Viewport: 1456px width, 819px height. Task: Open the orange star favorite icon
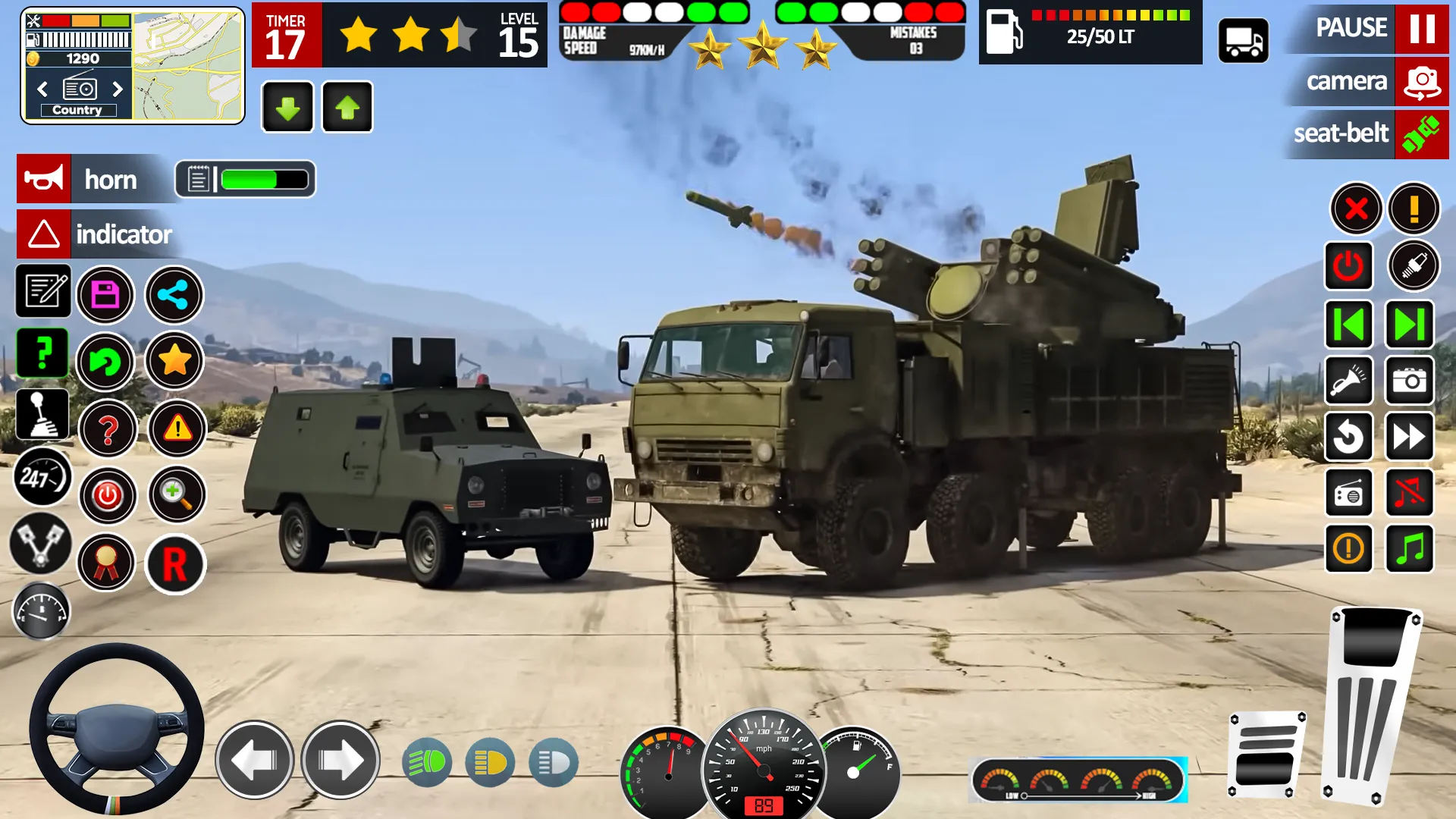click(x=174, y=362)
